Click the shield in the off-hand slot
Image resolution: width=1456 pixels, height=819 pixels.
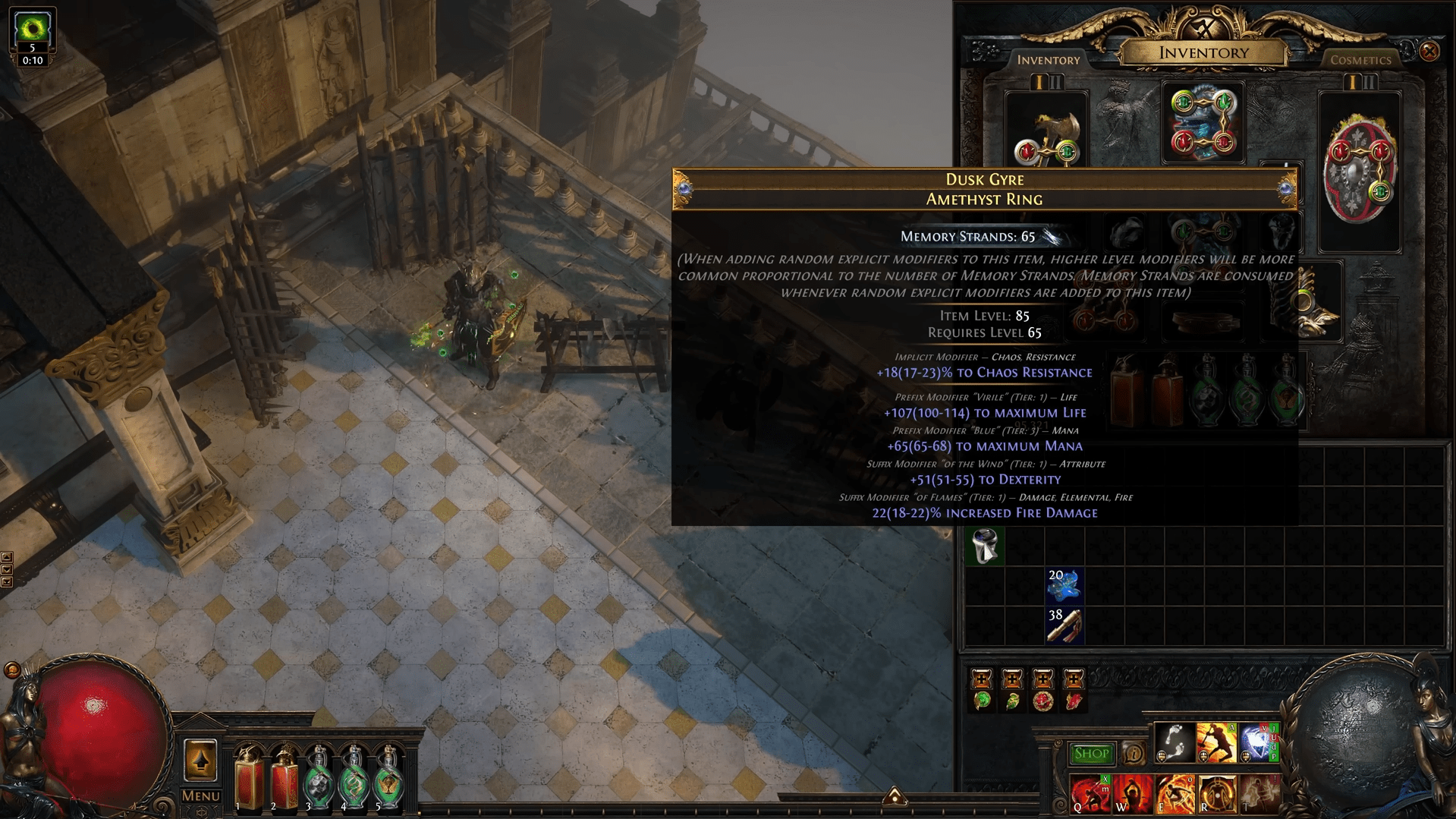[1360, 171]
